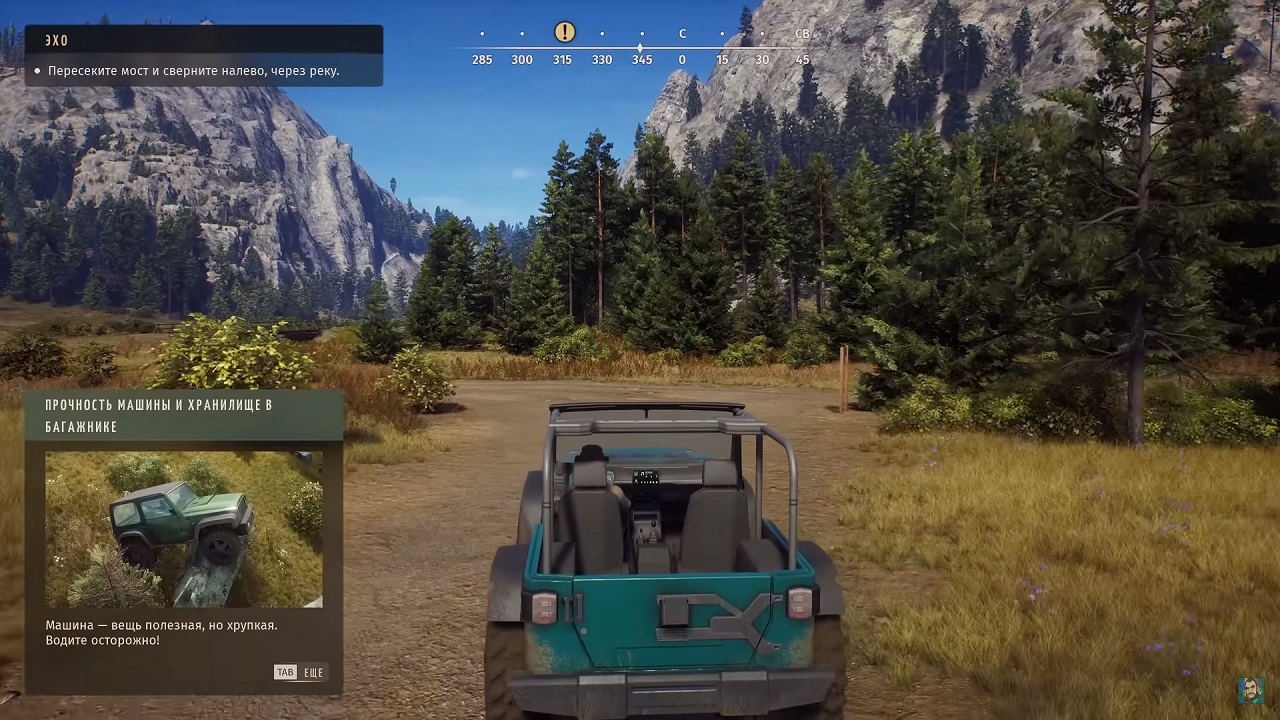Click the ЕЩЕ more-info label
Image resolution: width=1280 pixels, height=720 pixels.
(x=313, y=673)
